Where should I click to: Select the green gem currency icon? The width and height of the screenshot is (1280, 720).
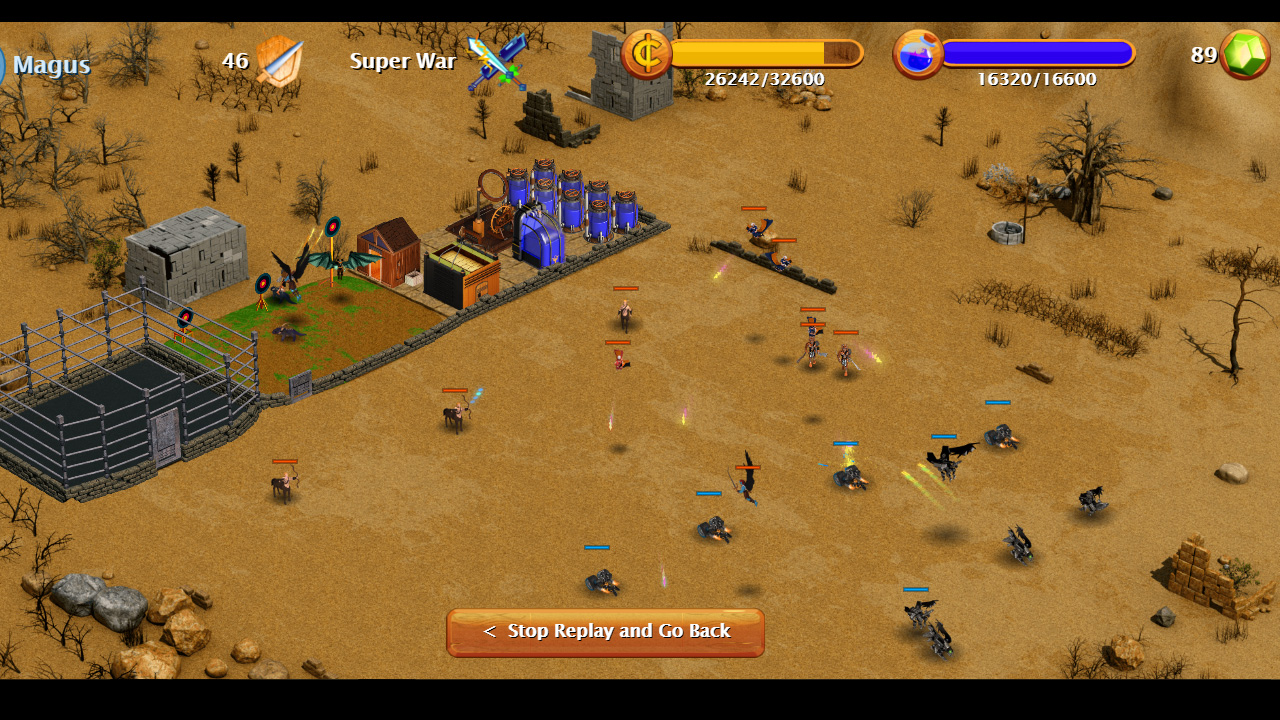point(1244,54)
